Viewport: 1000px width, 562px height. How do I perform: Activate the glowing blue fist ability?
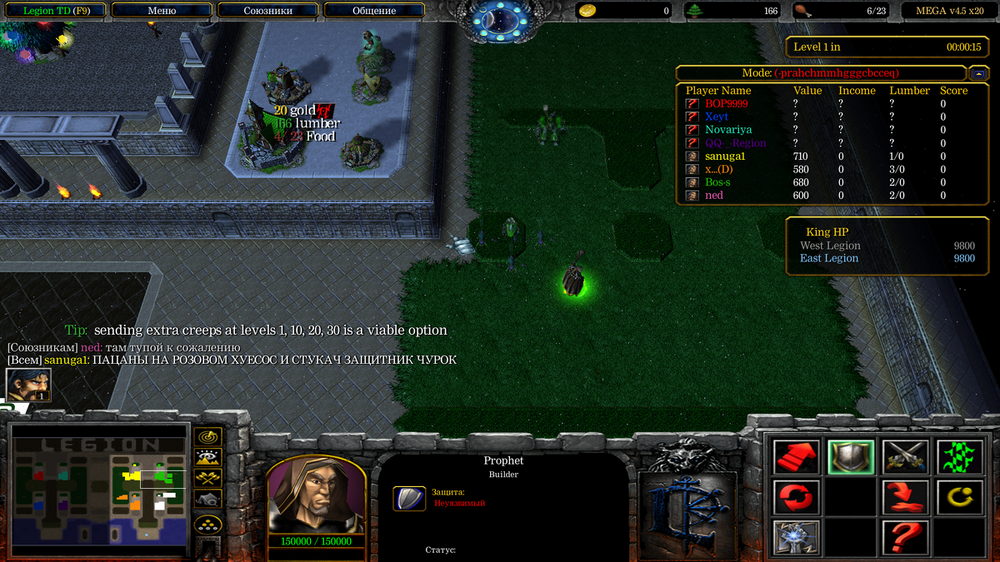[x=797, y=537]
